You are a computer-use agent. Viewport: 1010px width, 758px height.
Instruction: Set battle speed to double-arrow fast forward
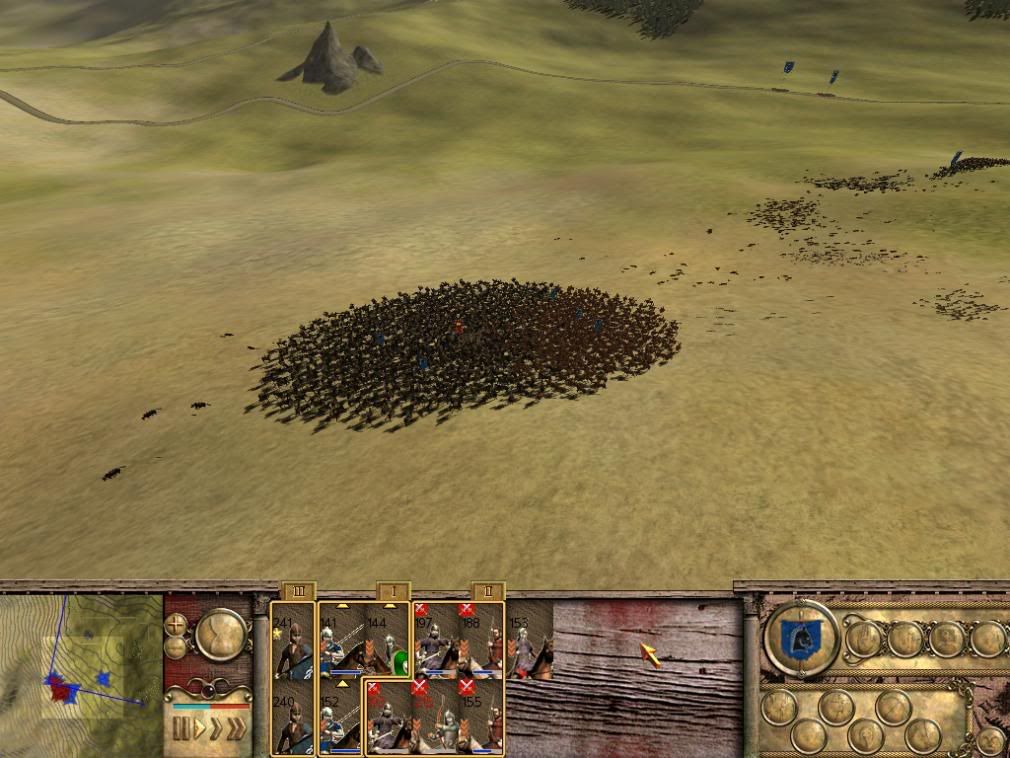tap(216, 728)
